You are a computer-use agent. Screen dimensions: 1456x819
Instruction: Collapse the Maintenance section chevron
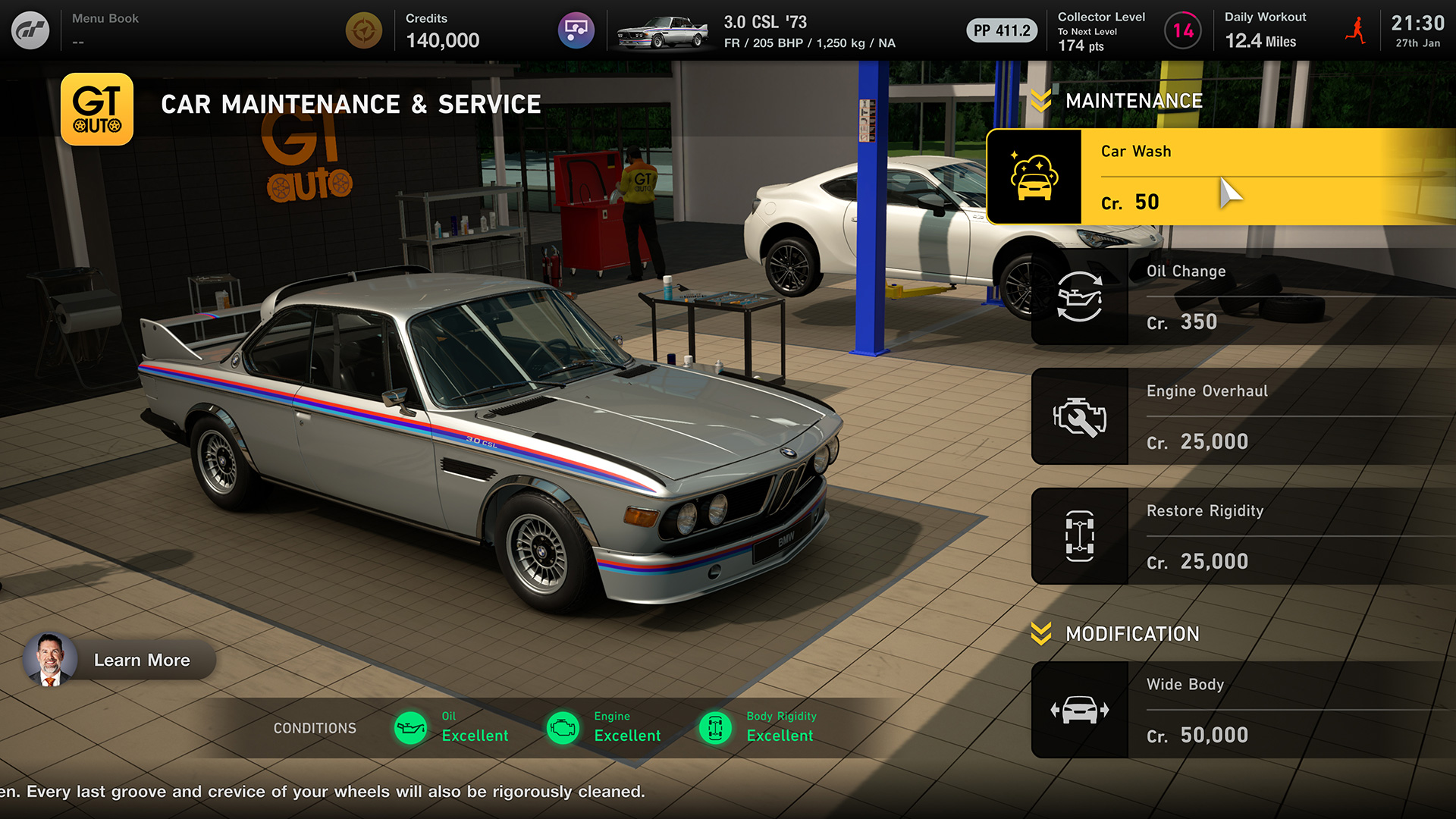[x=1042, y=99]
